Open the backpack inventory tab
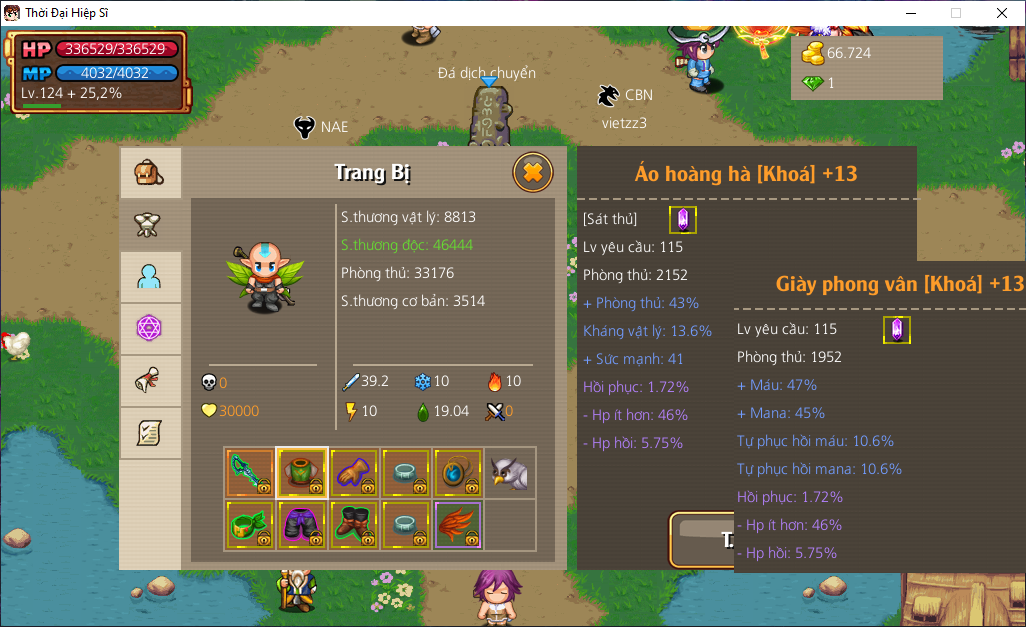The image size is (1026, 627). (x=150, y=173)
